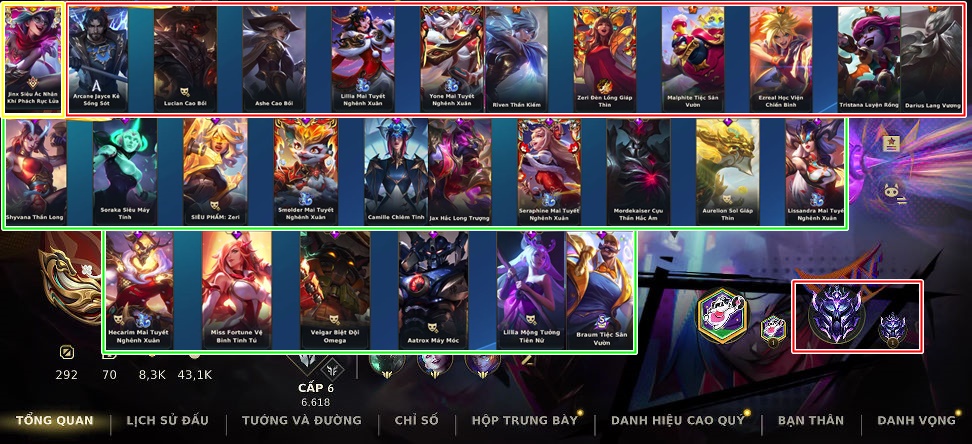Switch to Hộp Trưng Bày tab
Viewport: 972px width, 444px height.
pyautogui.click(x=525, y=421)
